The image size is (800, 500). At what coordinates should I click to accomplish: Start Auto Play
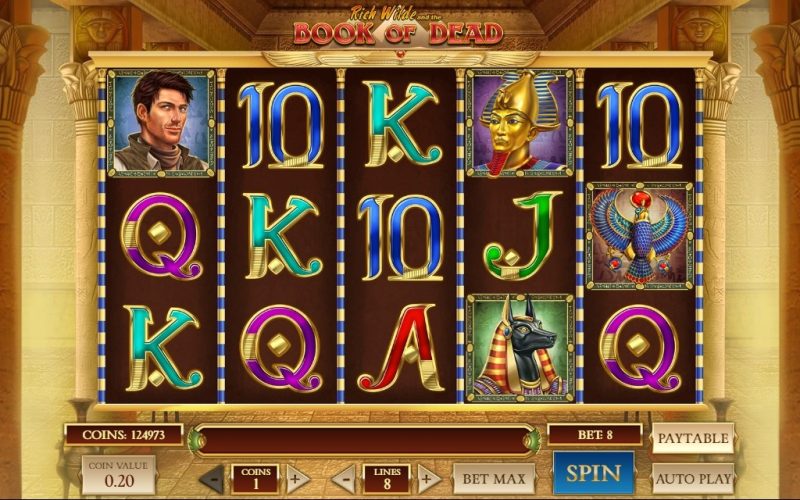[x=693, y=479]
